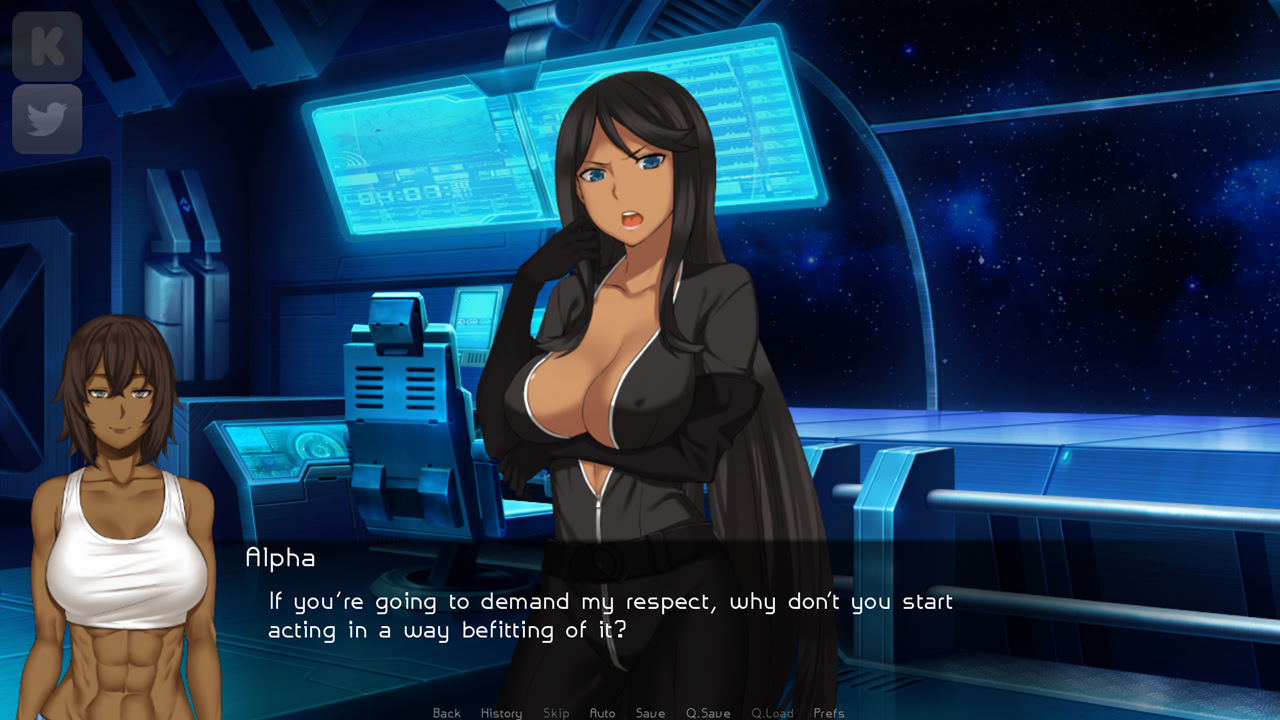The image size is (1280, 720).
Task: Open Prefs settings menu
Action: point(829,713)
